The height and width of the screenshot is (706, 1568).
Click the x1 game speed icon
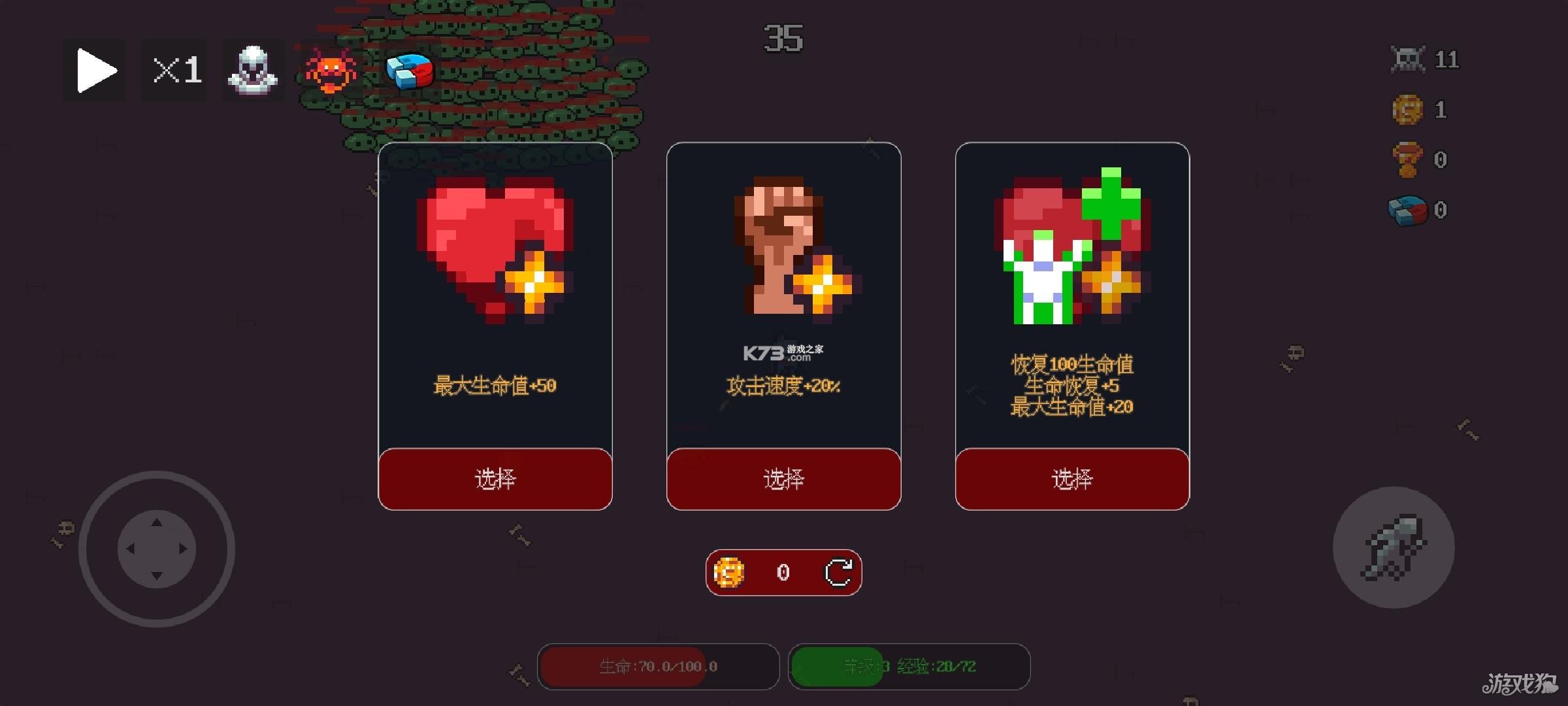[x=173, y=70]
